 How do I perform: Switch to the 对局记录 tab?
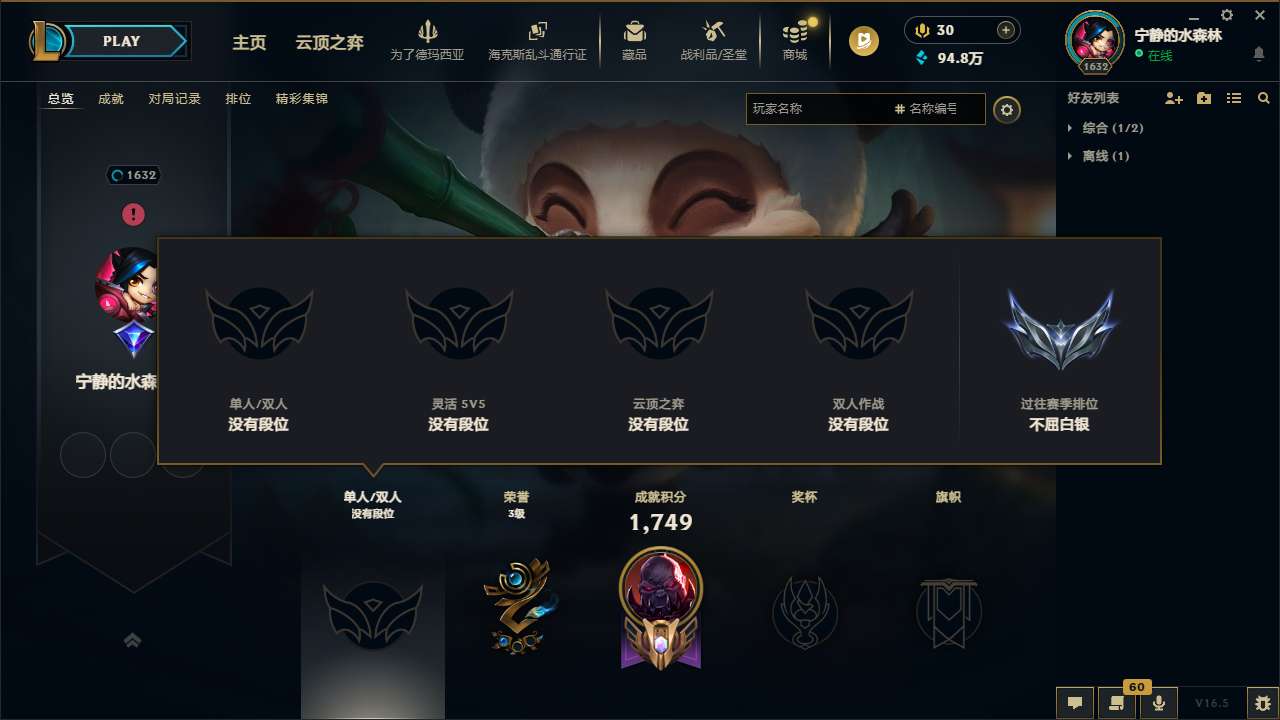[174, 99]
